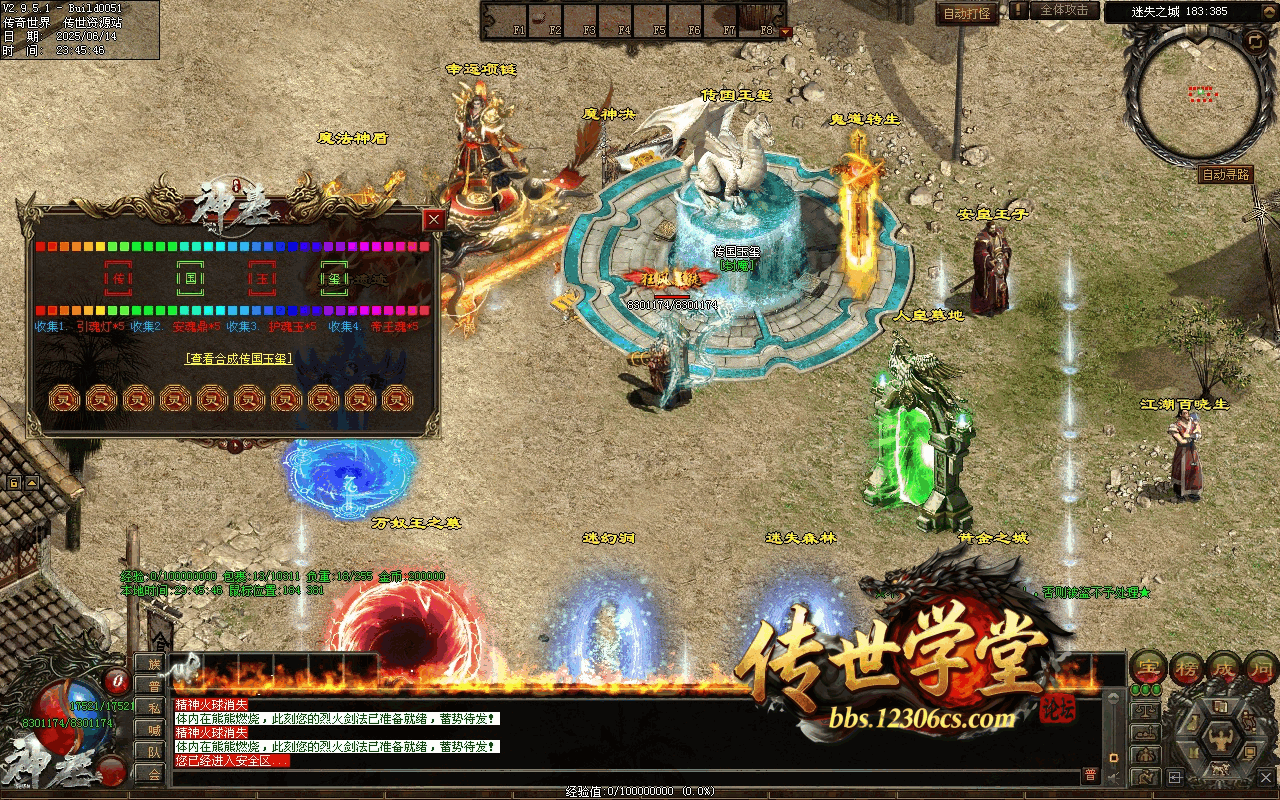The image size is (1280, 800).
Task: Open the 宝 treasure round button
Action: click(x=1146, y=667)
